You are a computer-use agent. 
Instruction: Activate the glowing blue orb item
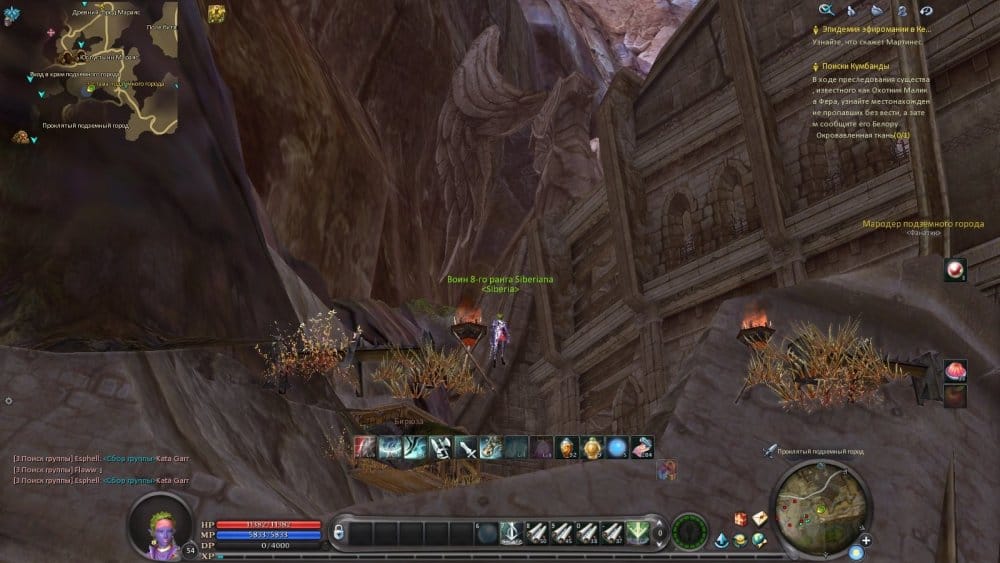[x=618, y=448]
